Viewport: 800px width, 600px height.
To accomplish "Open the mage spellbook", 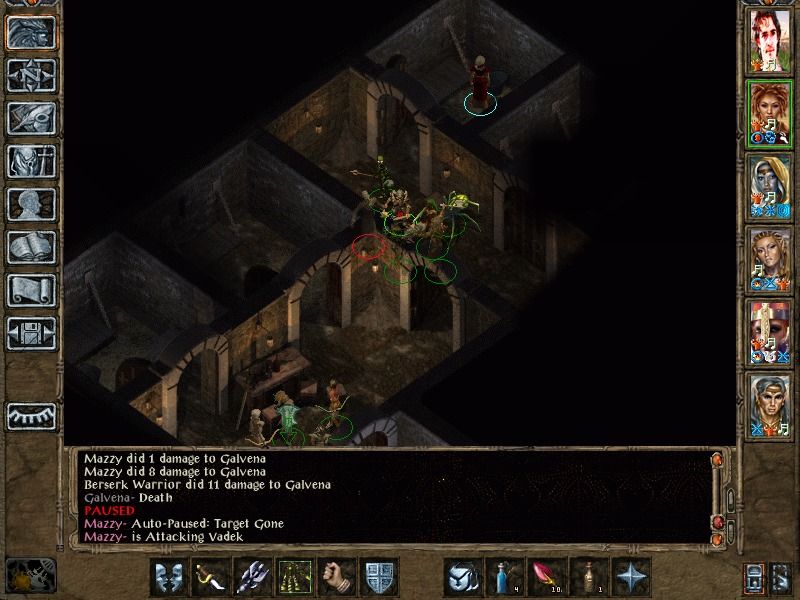I will click(31, 247).
